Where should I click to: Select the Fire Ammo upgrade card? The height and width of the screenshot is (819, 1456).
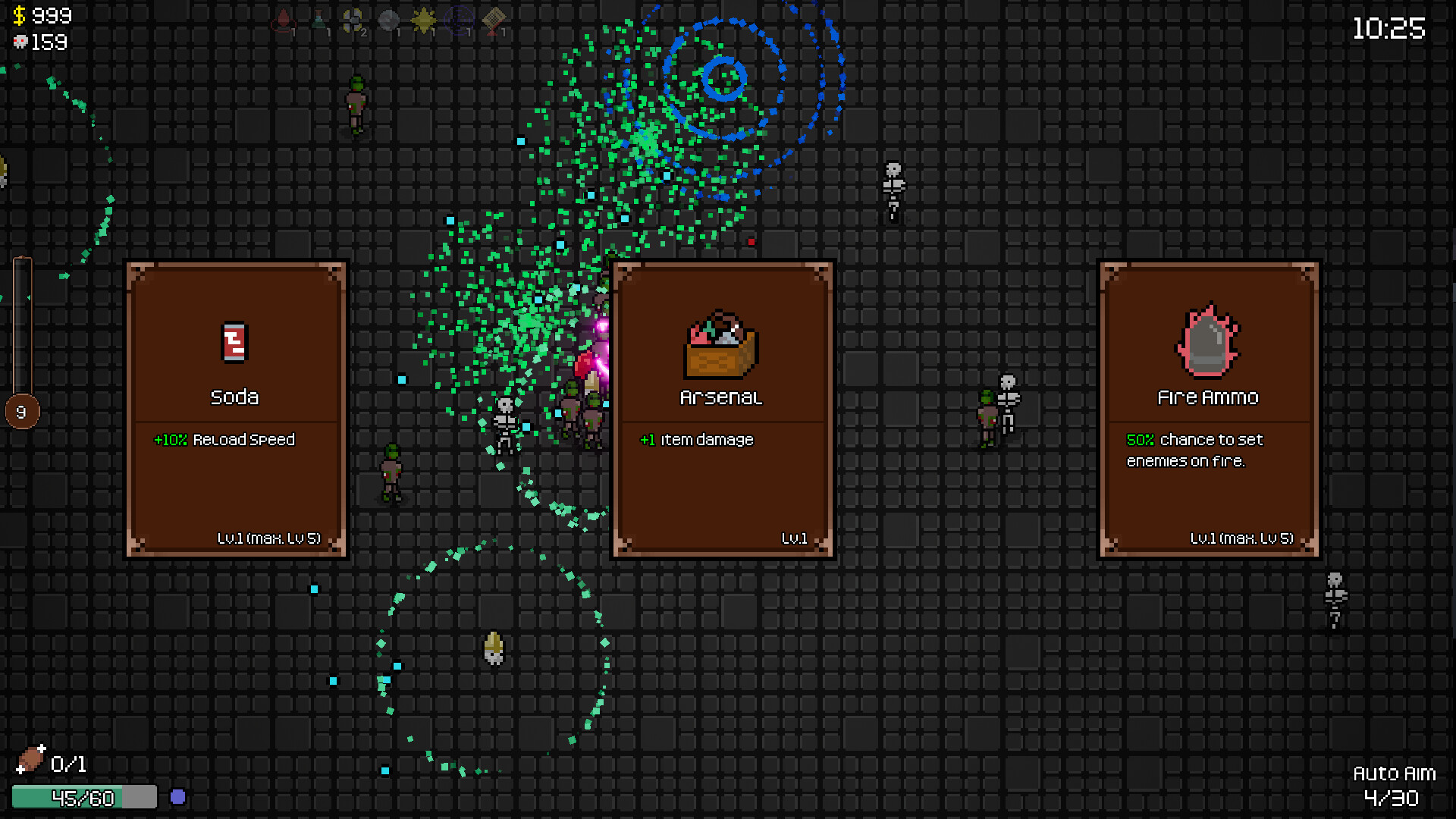click(x=1210, y=409)
